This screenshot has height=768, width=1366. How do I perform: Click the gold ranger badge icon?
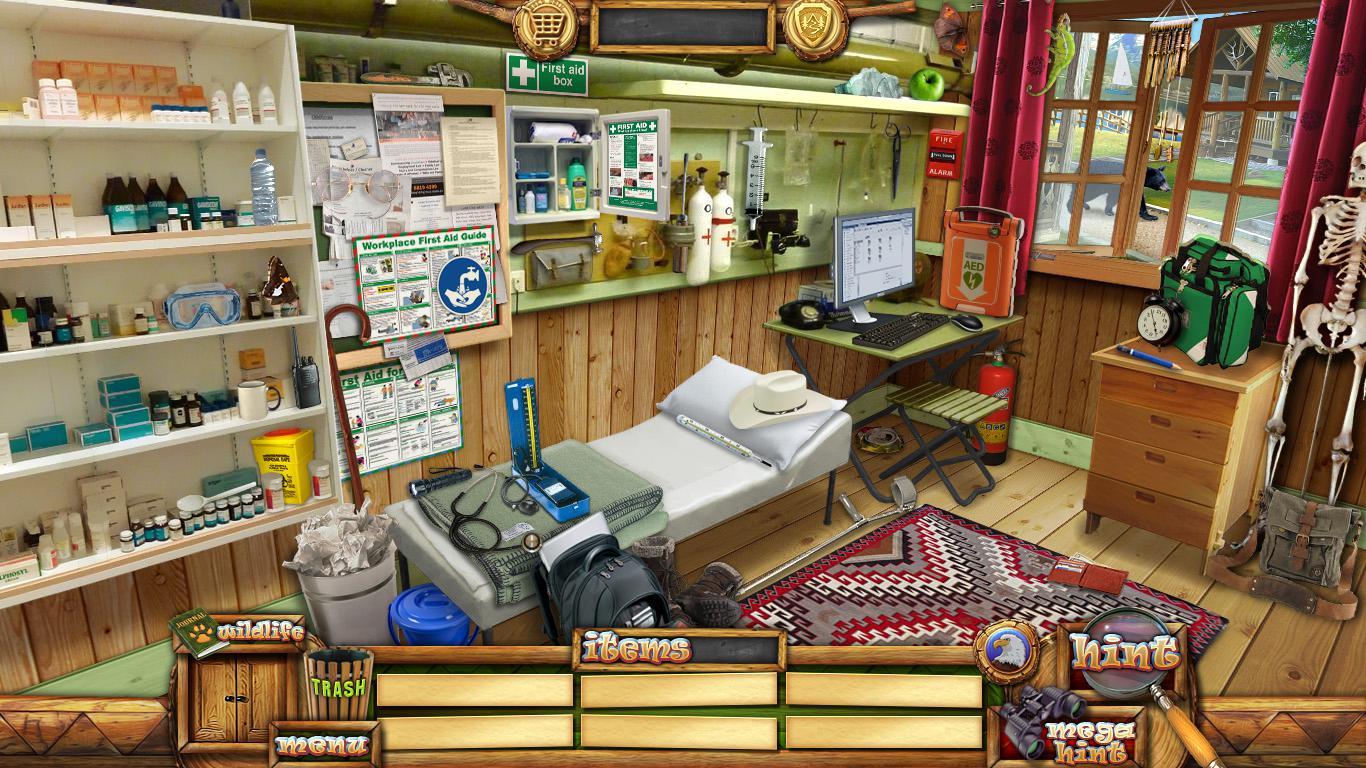pyautogui.click(x=815, y=27)
